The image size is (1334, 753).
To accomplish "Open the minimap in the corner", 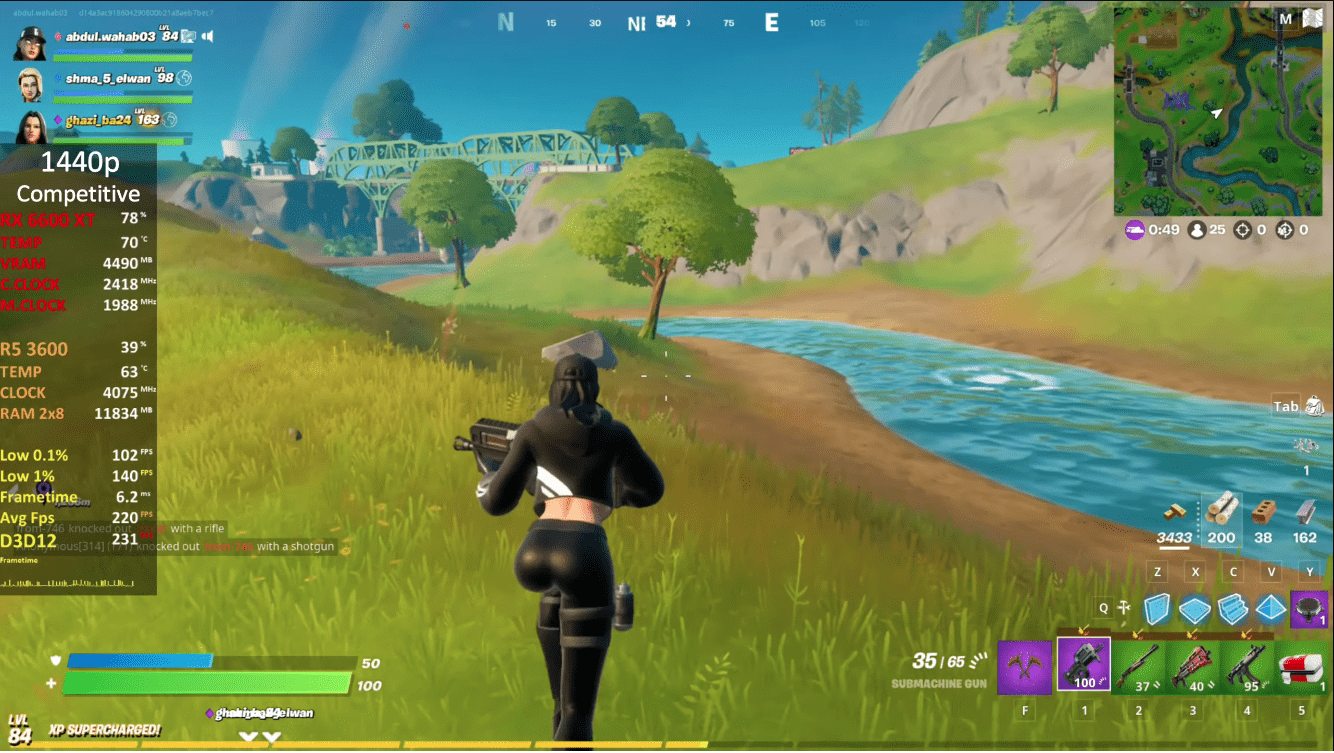I will click(x=1218, y=109).
